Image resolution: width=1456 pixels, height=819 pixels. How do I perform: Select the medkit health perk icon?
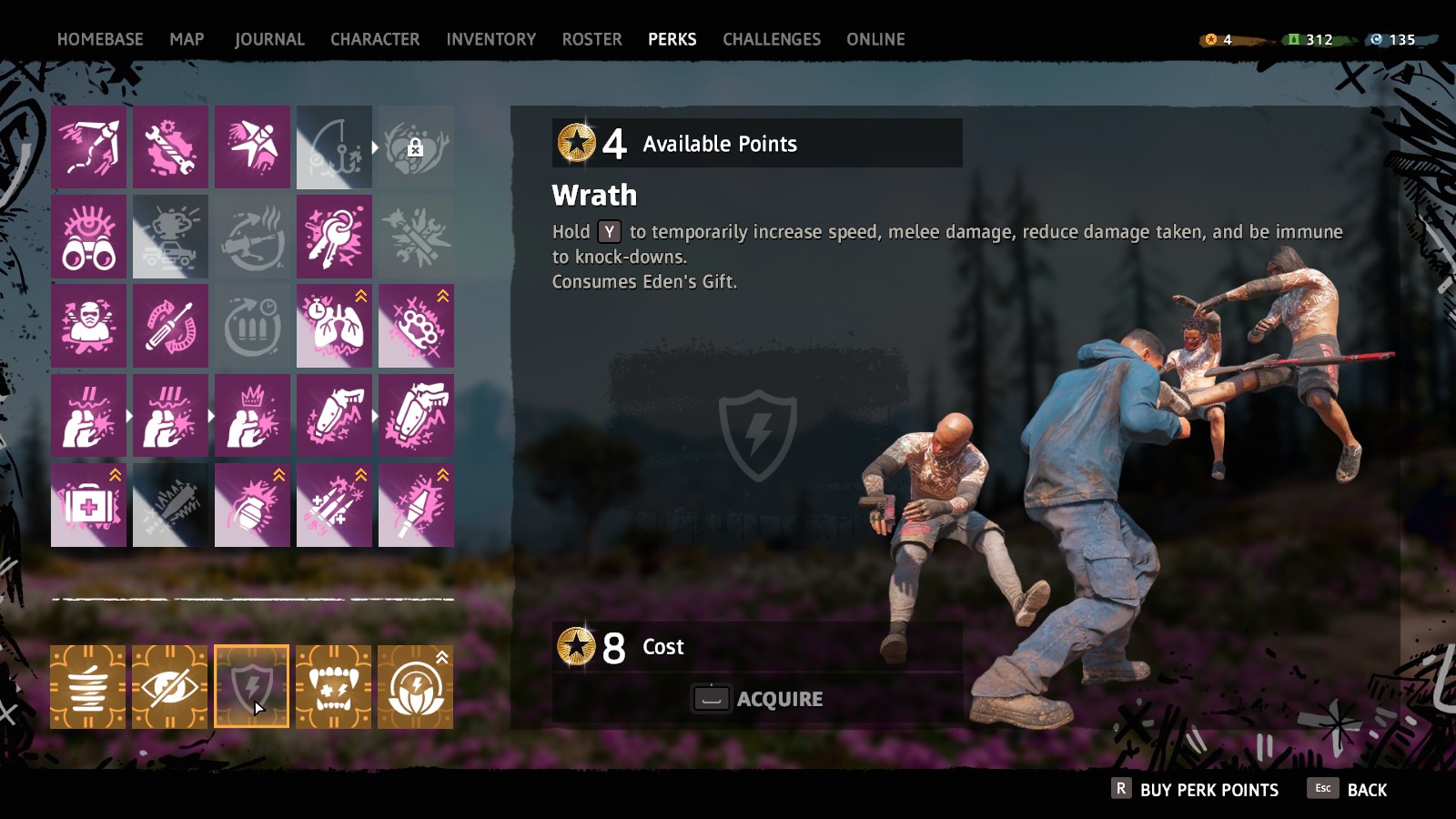pyautogui.click(x=88, y=506)
